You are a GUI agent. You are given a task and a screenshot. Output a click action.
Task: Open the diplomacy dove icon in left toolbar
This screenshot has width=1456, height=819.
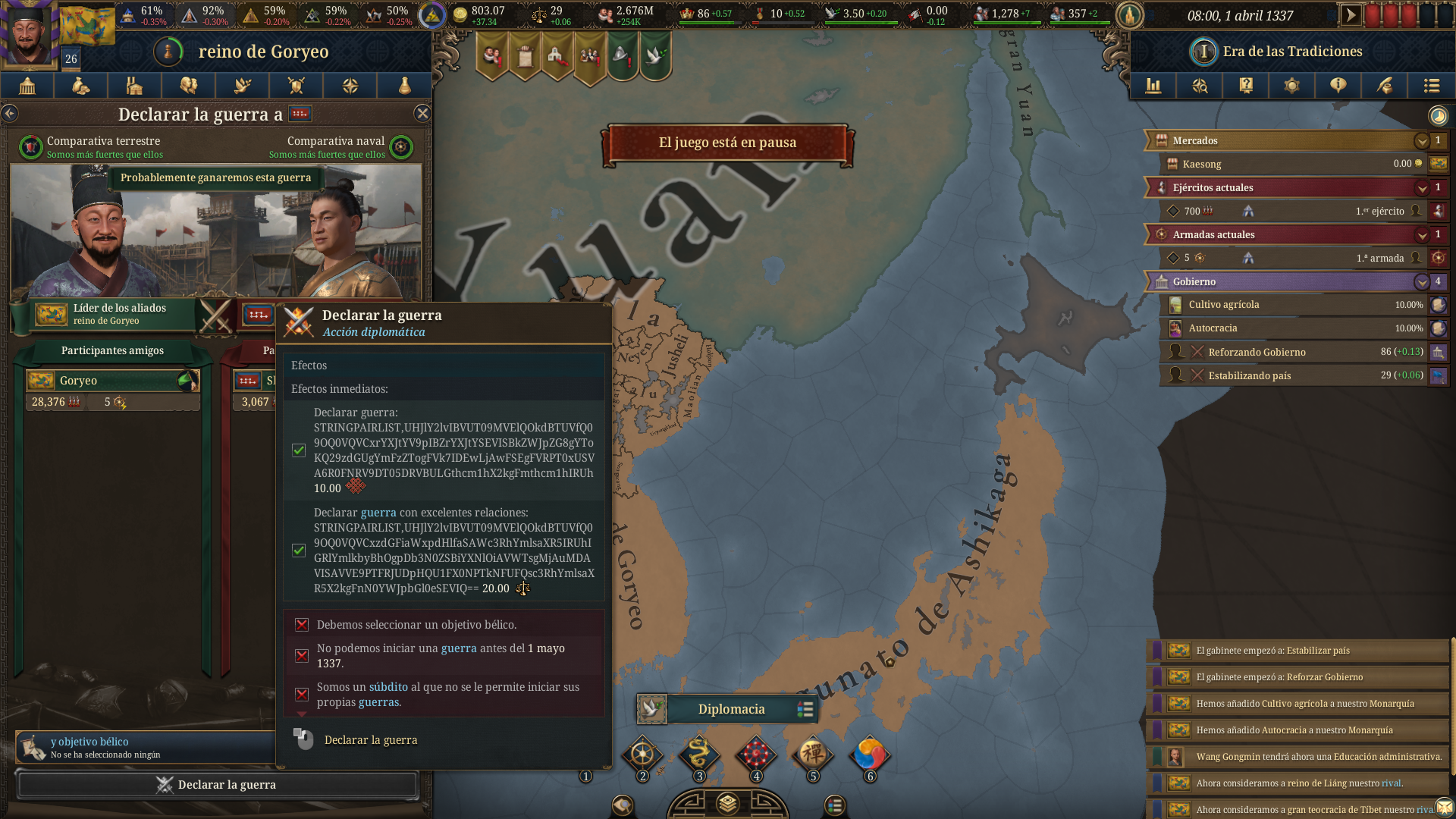point(242,86)
